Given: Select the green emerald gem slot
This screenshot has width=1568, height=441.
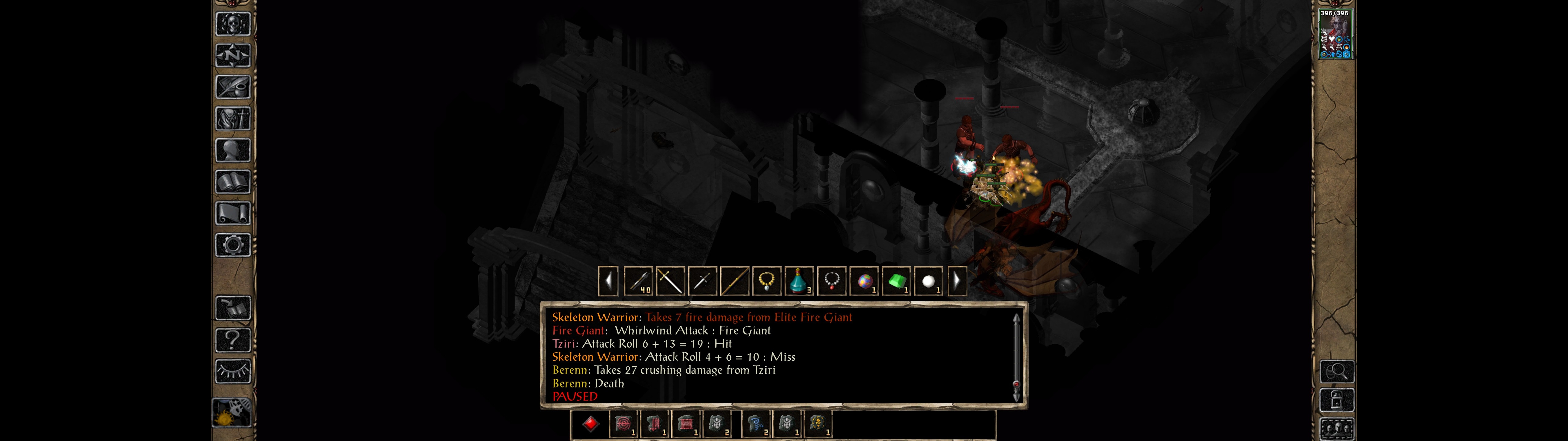Looking at the screenshot, I should [x=895, y=281].
